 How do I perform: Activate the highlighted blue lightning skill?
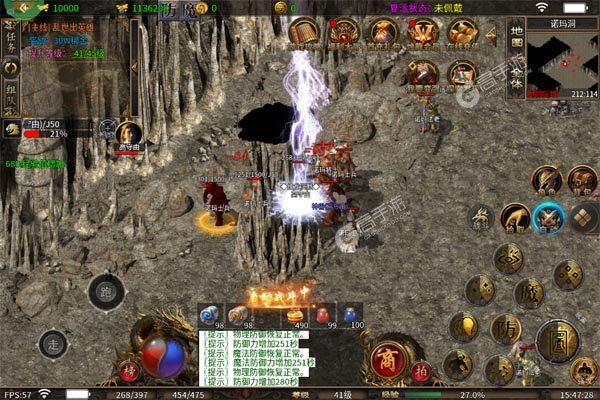(x=547, y=217)
